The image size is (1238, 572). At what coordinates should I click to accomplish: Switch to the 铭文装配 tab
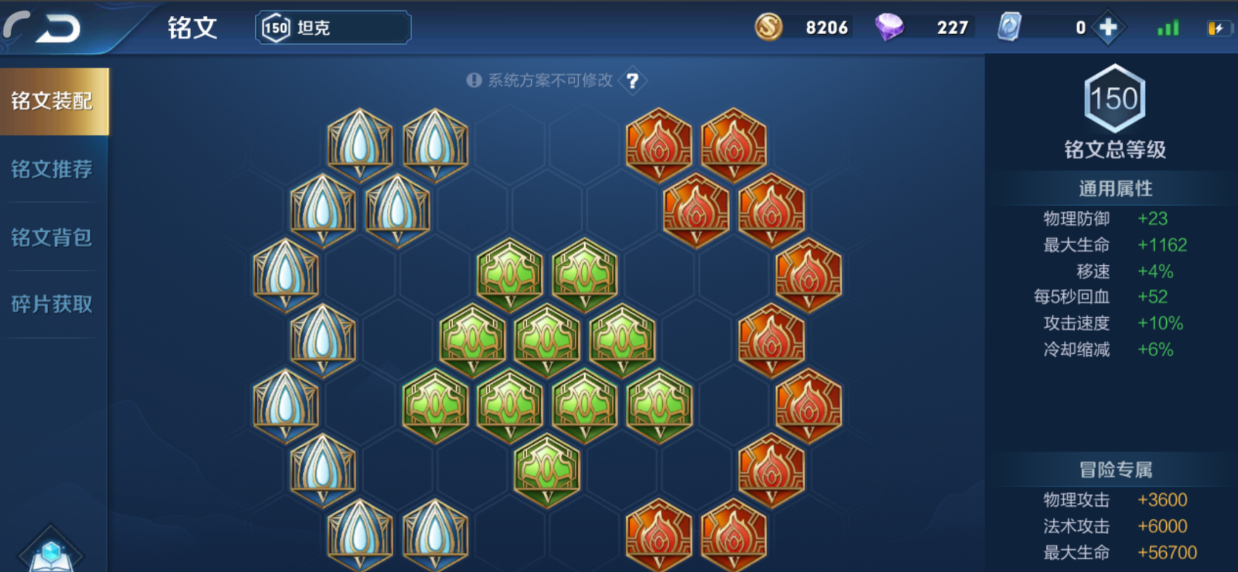pos(53,101)
